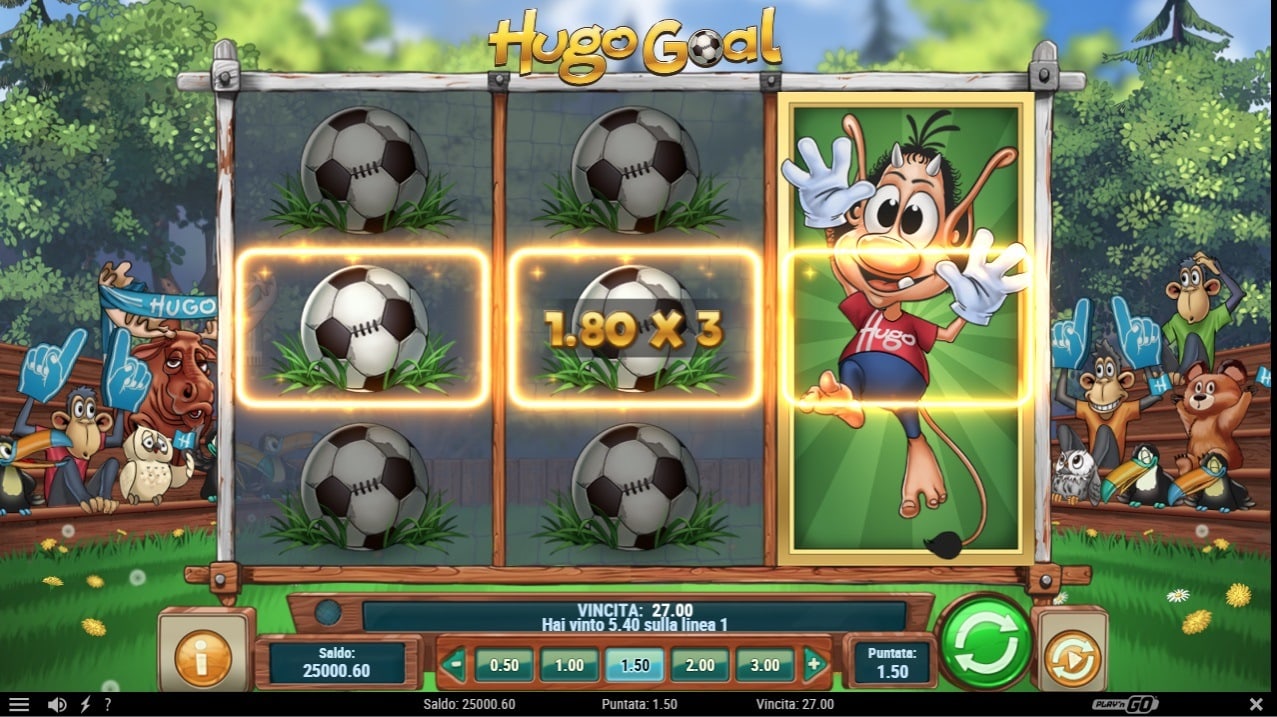Image resolution: width=1277 pixels, height=717 pixels.
Task: Toggle the sound speaker icon
Action: 57,705
